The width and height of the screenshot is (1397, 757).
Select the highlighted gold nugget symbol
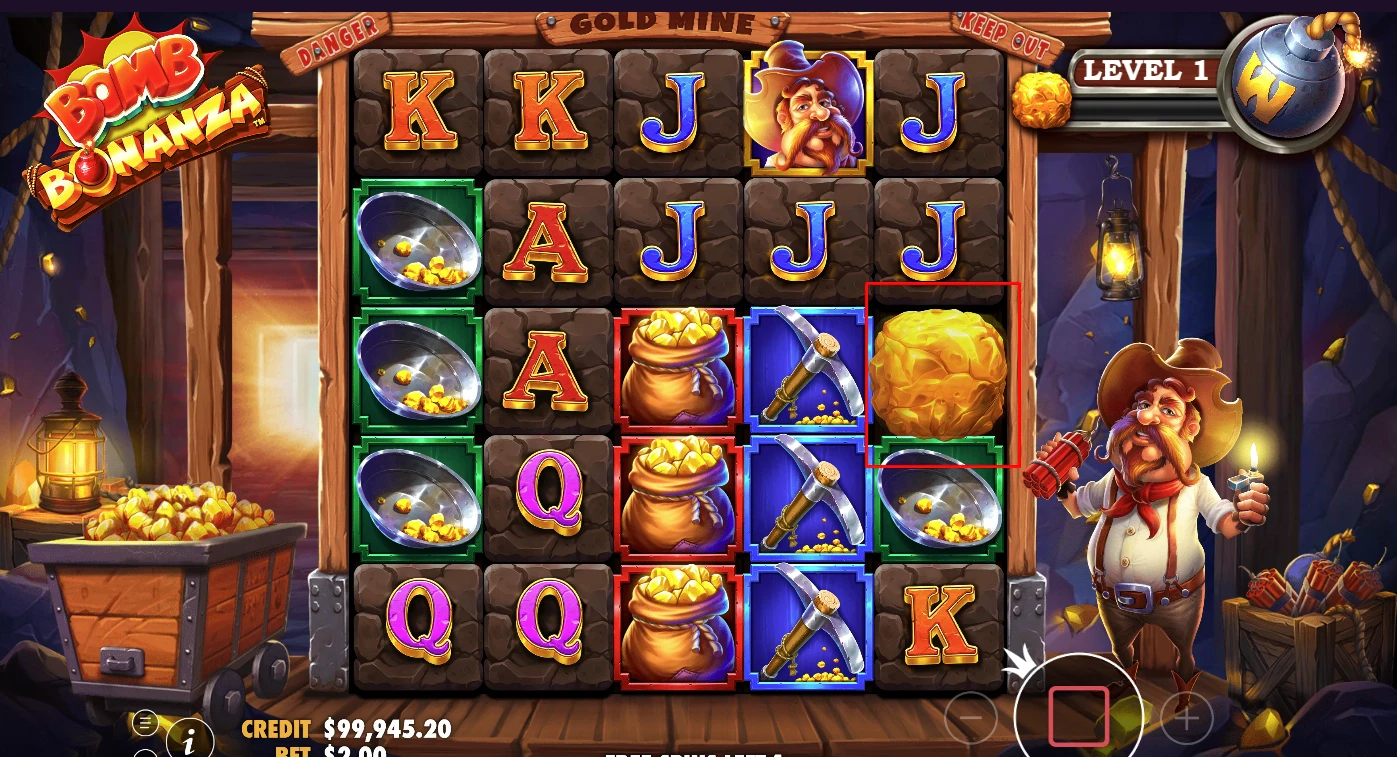tap(941, 375)
